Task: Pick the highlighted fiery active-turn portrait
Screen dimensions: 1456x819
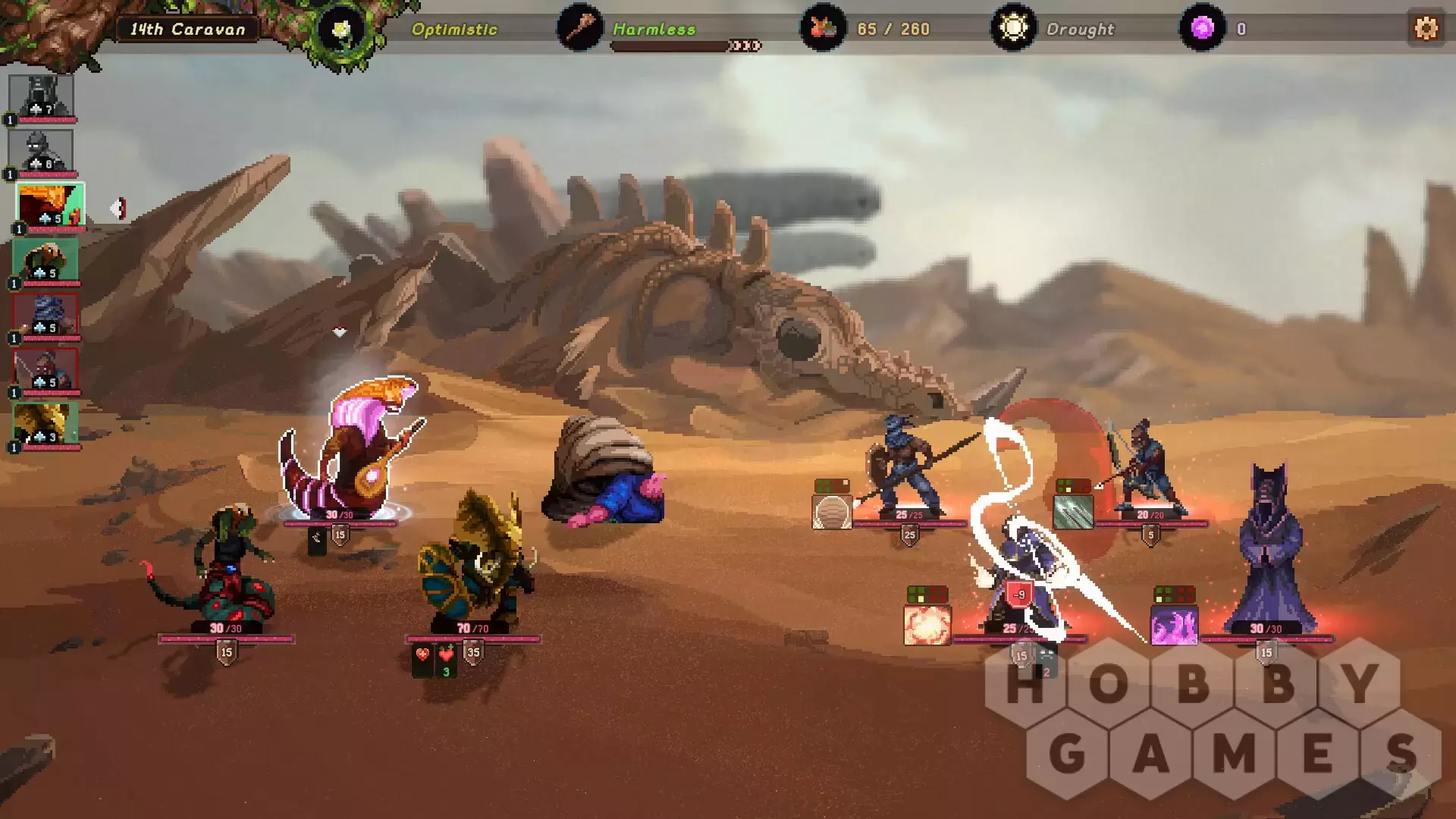Action: point(50,206)
